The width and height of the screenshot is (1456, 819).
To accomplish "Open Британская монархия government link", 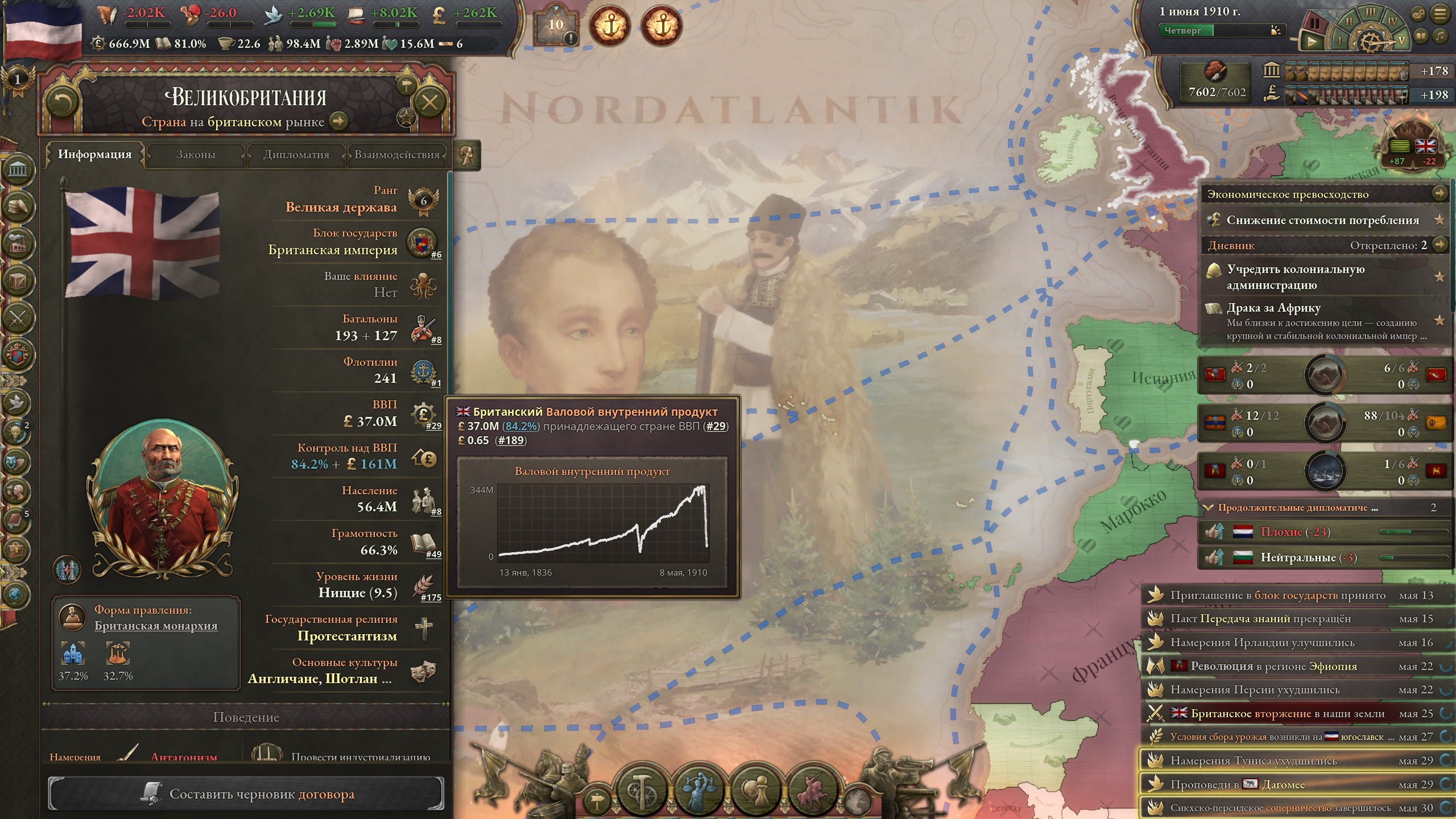I will [x=156, y=626].
